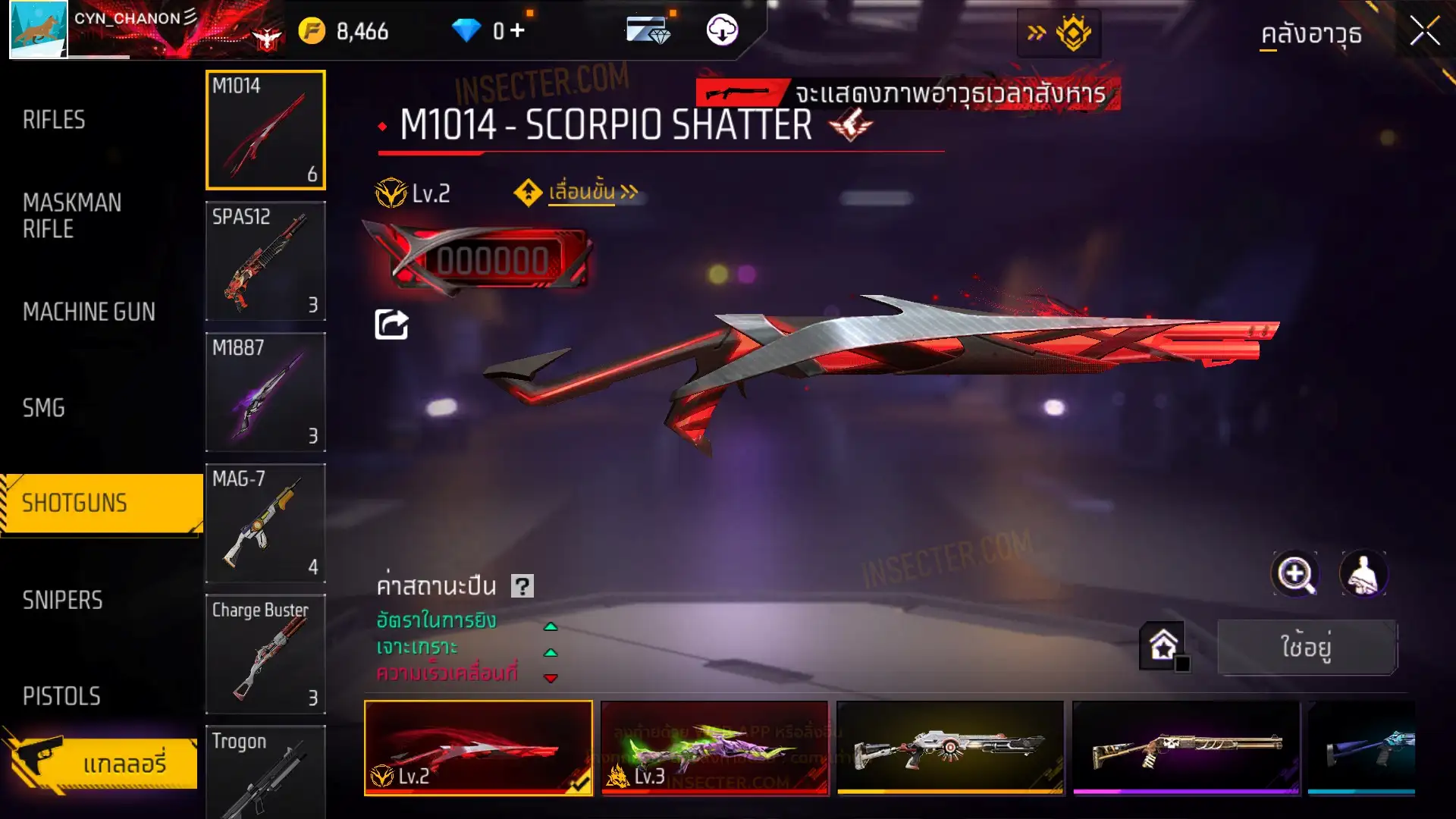The image size is (1456, 819).
Task: Select the SMG weapon category
Action: (44, 408)
